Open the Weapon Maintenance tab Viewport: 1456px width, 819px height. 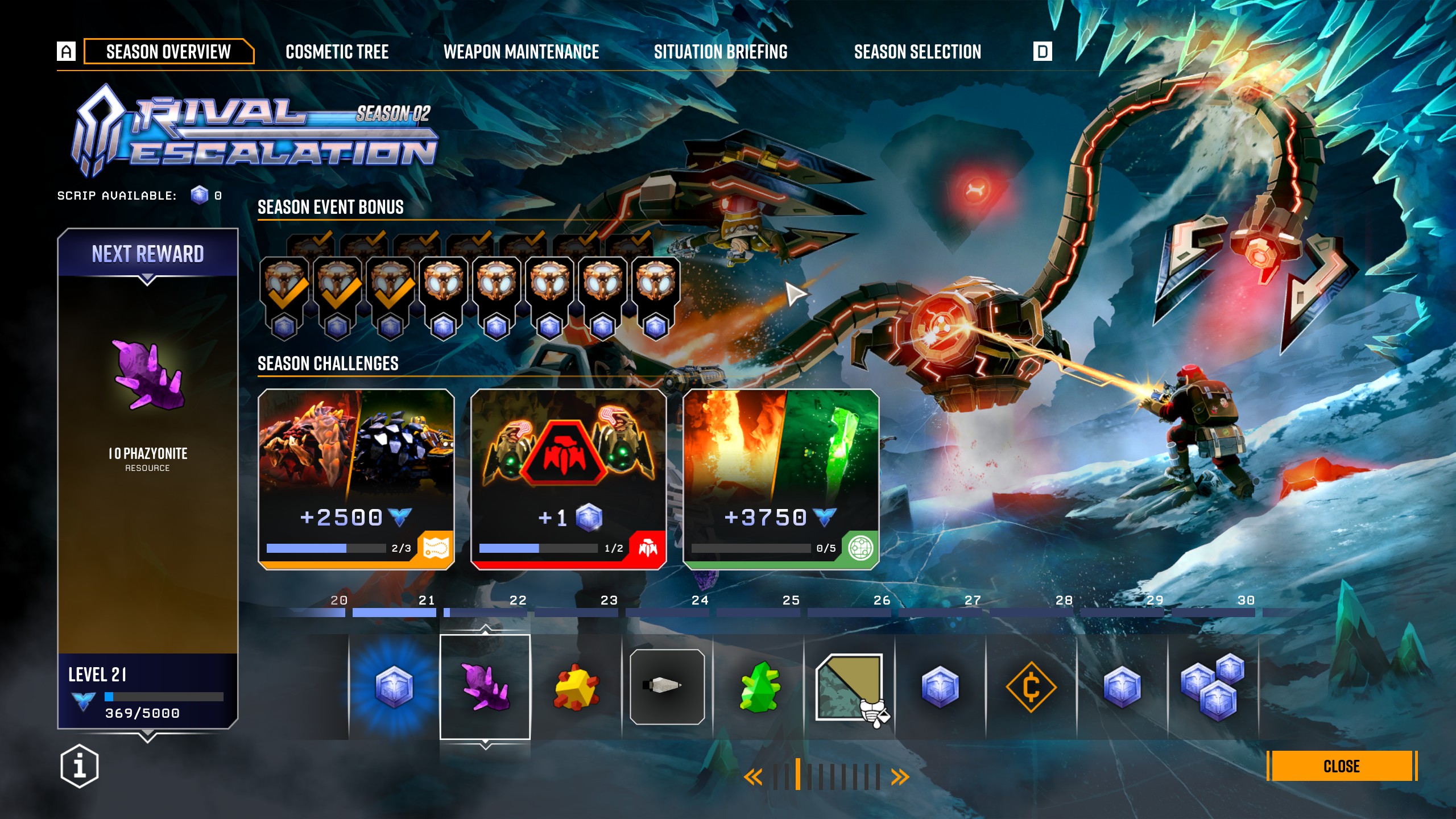coord(521,52)
